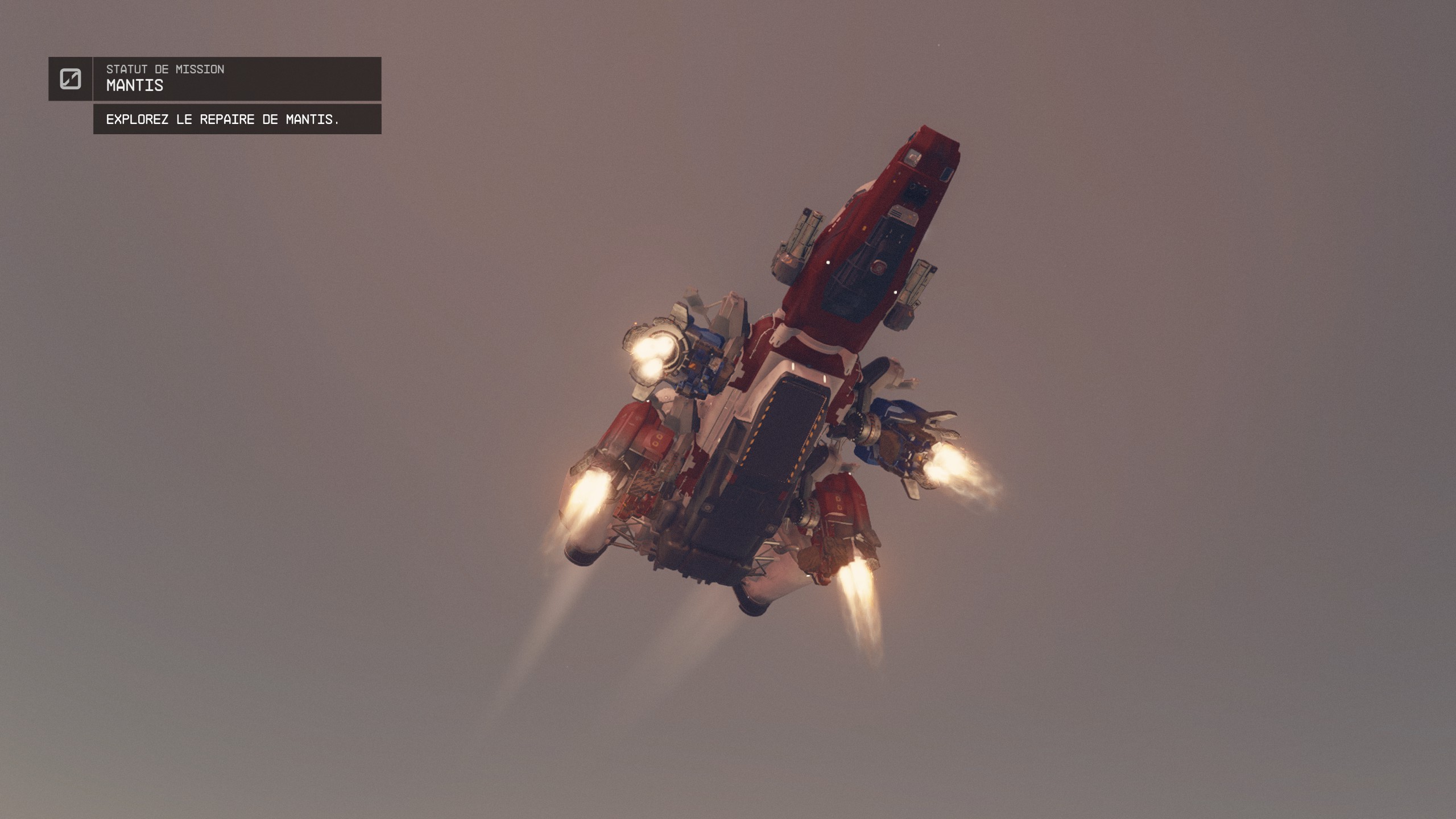Screen dimensions: 1456x819
Task: Open the objective 'Explorez le repaire de Mantis'
Action: [x=237, y=119]
